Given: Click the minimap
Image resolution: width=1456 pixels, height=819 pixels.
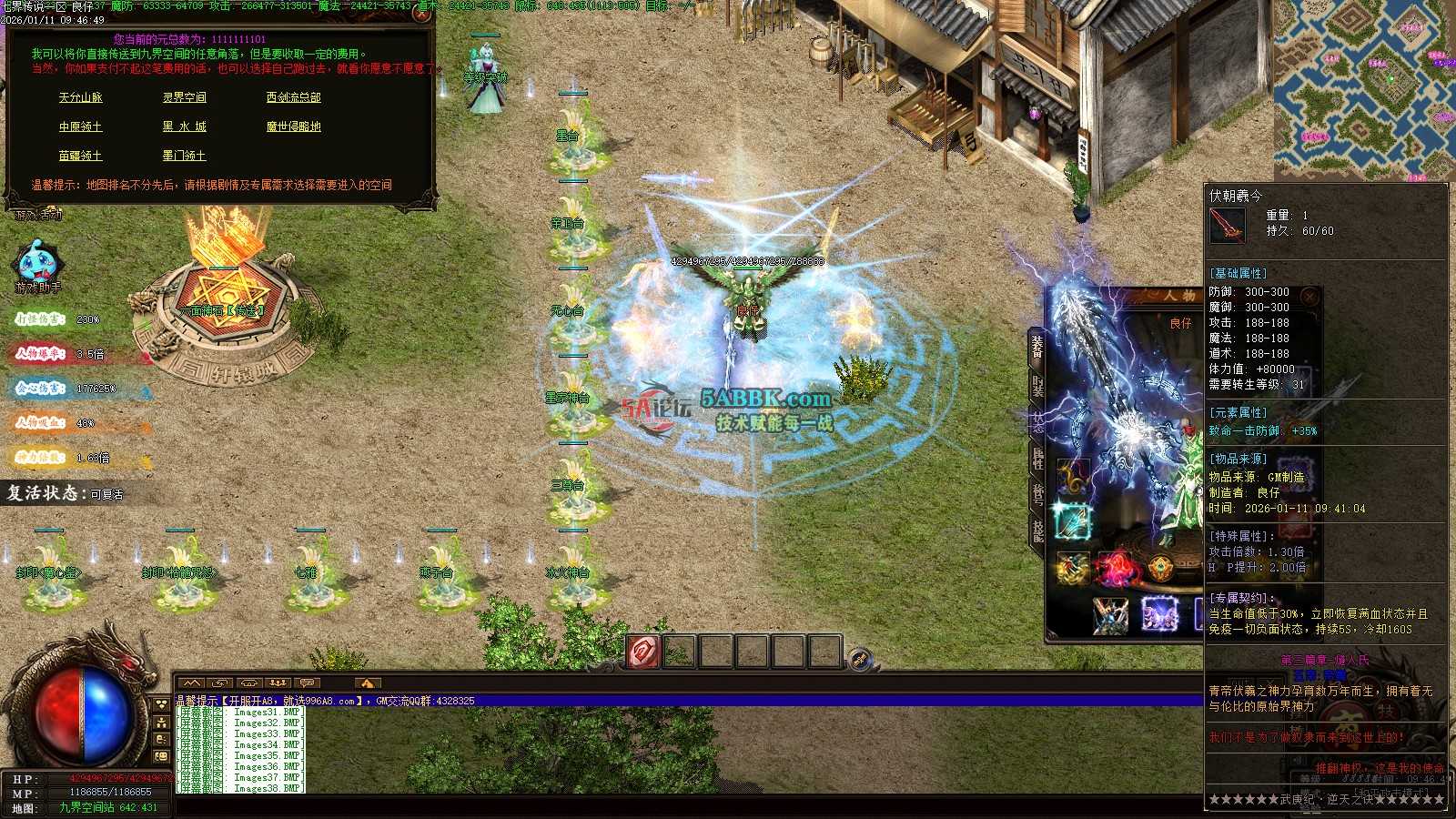Looking at the screenshot, I should (1363, 89).
